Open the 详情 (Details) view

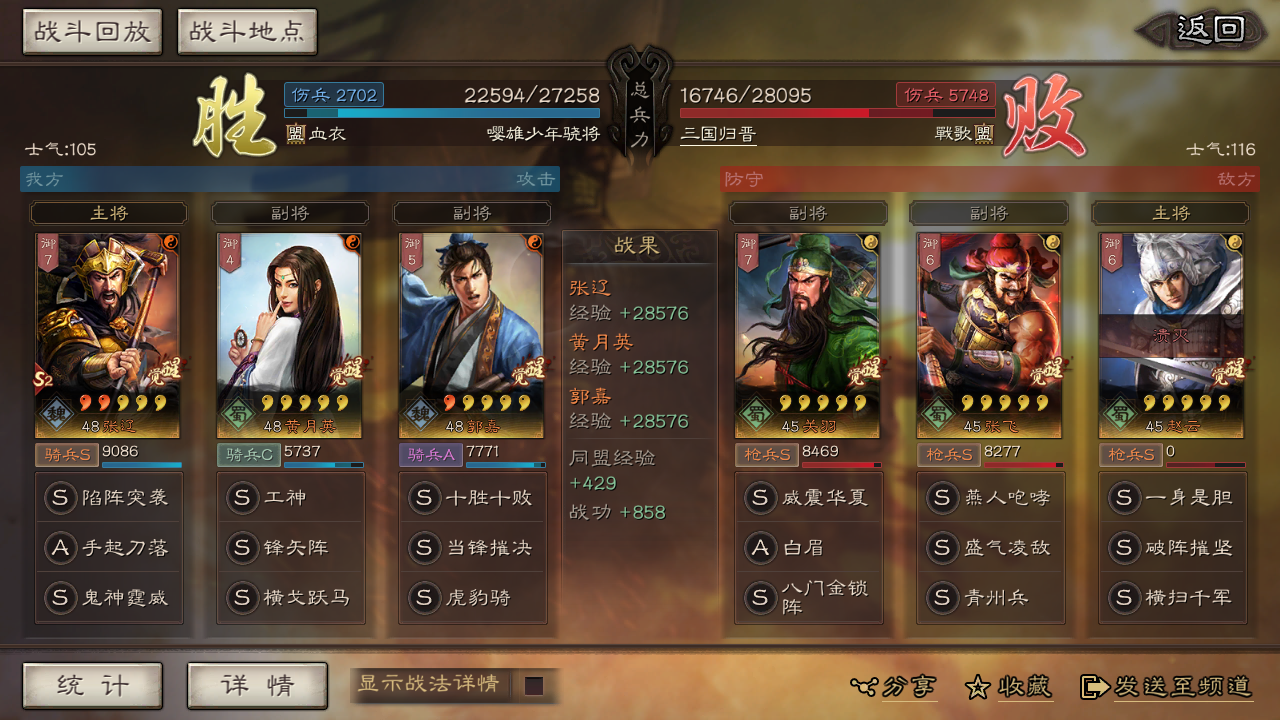pyautogui.click(x=257, y=686)
